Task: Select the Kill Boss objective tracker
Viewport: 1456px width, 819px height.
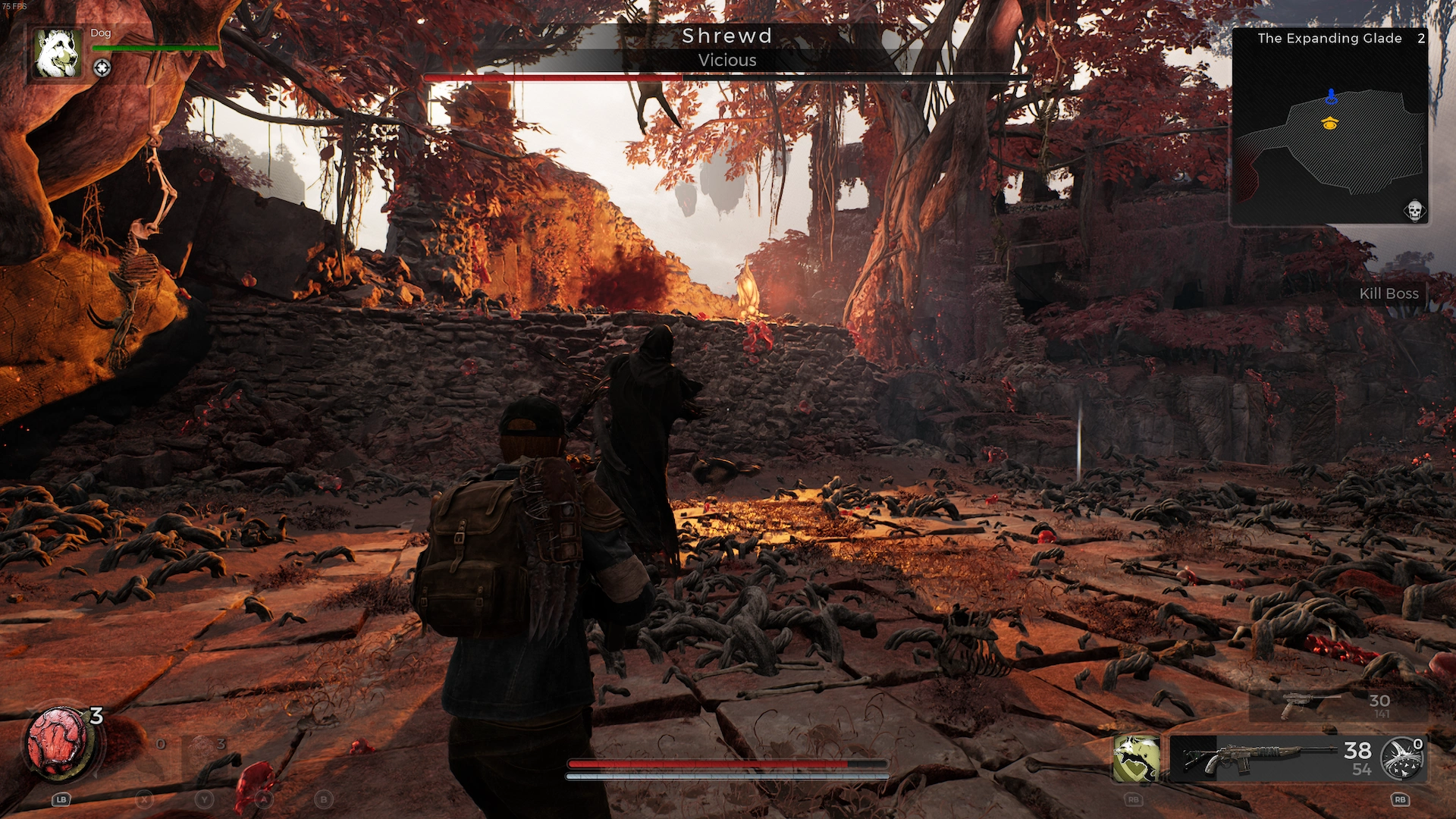Action: click(1388, 293)
